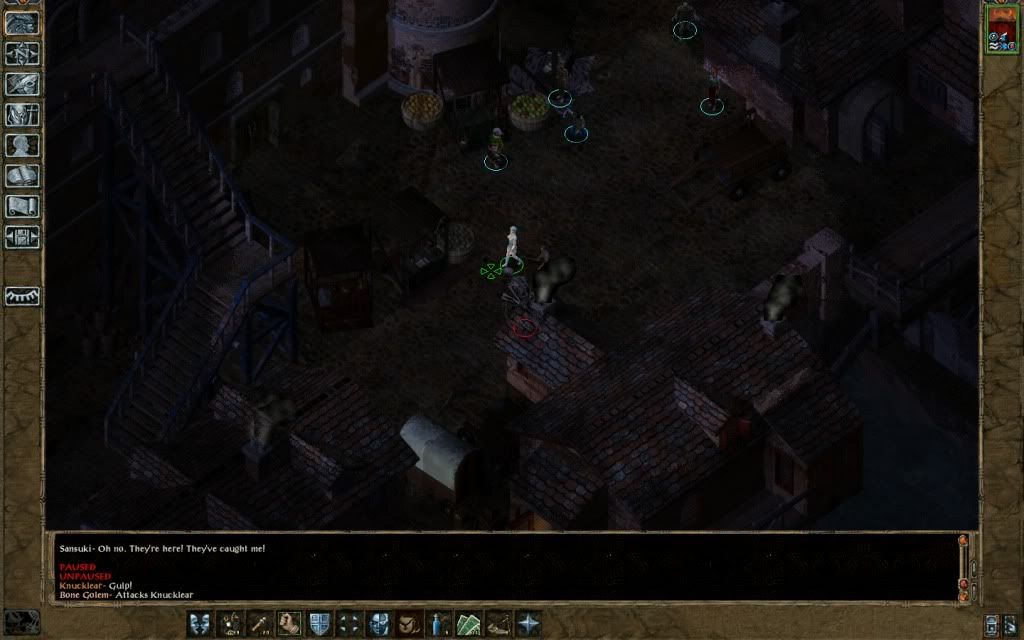Open the area map compass button
Viewport: 1024px width, 640px height.
[21, 54]
